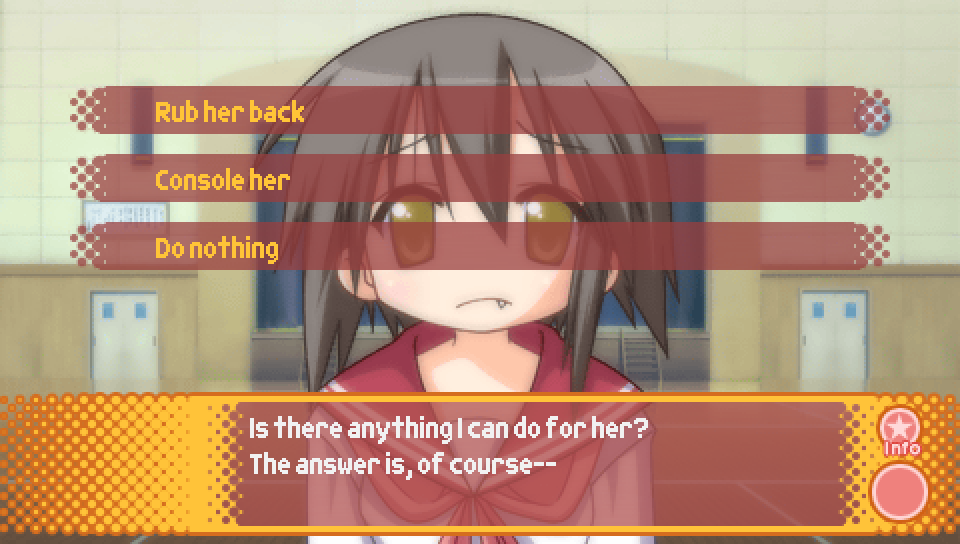Screen dimensions: 960x544
Task: Open the star Info button
Action: pyautogui.click(x=899, y=430)
